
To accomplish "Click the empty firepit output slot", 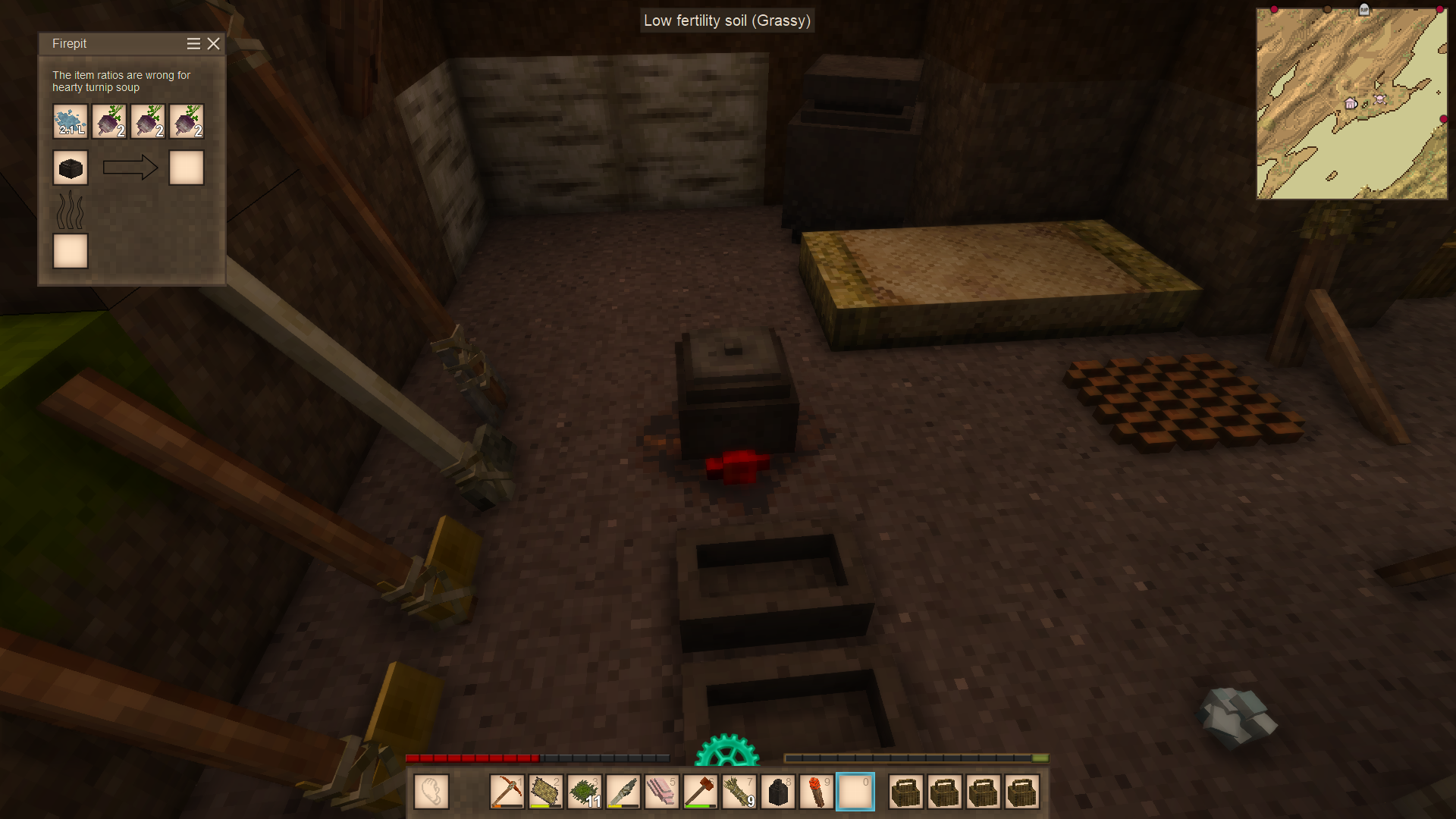I will 187,168.
